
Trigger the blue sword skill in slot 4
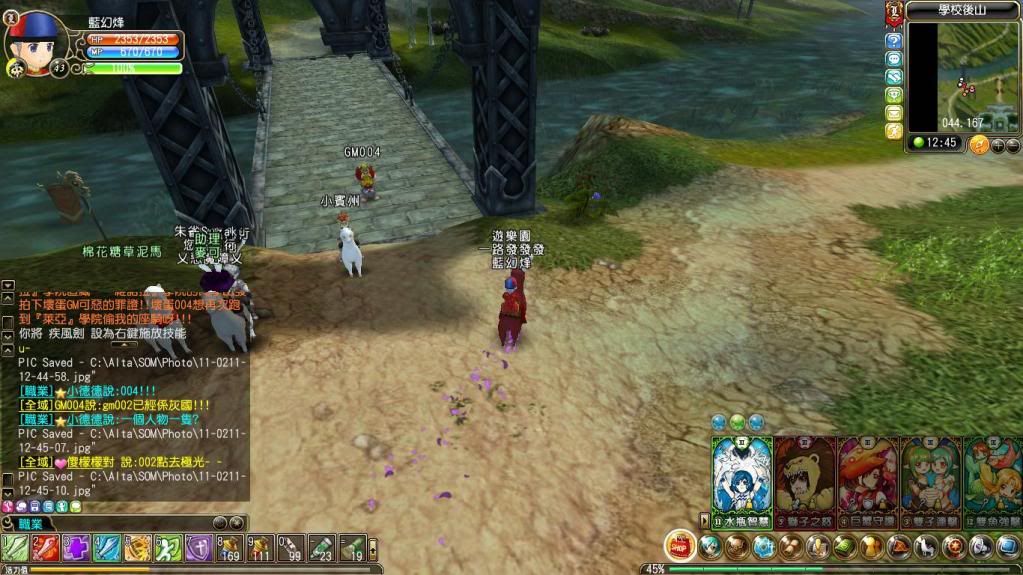click(107, 548)
